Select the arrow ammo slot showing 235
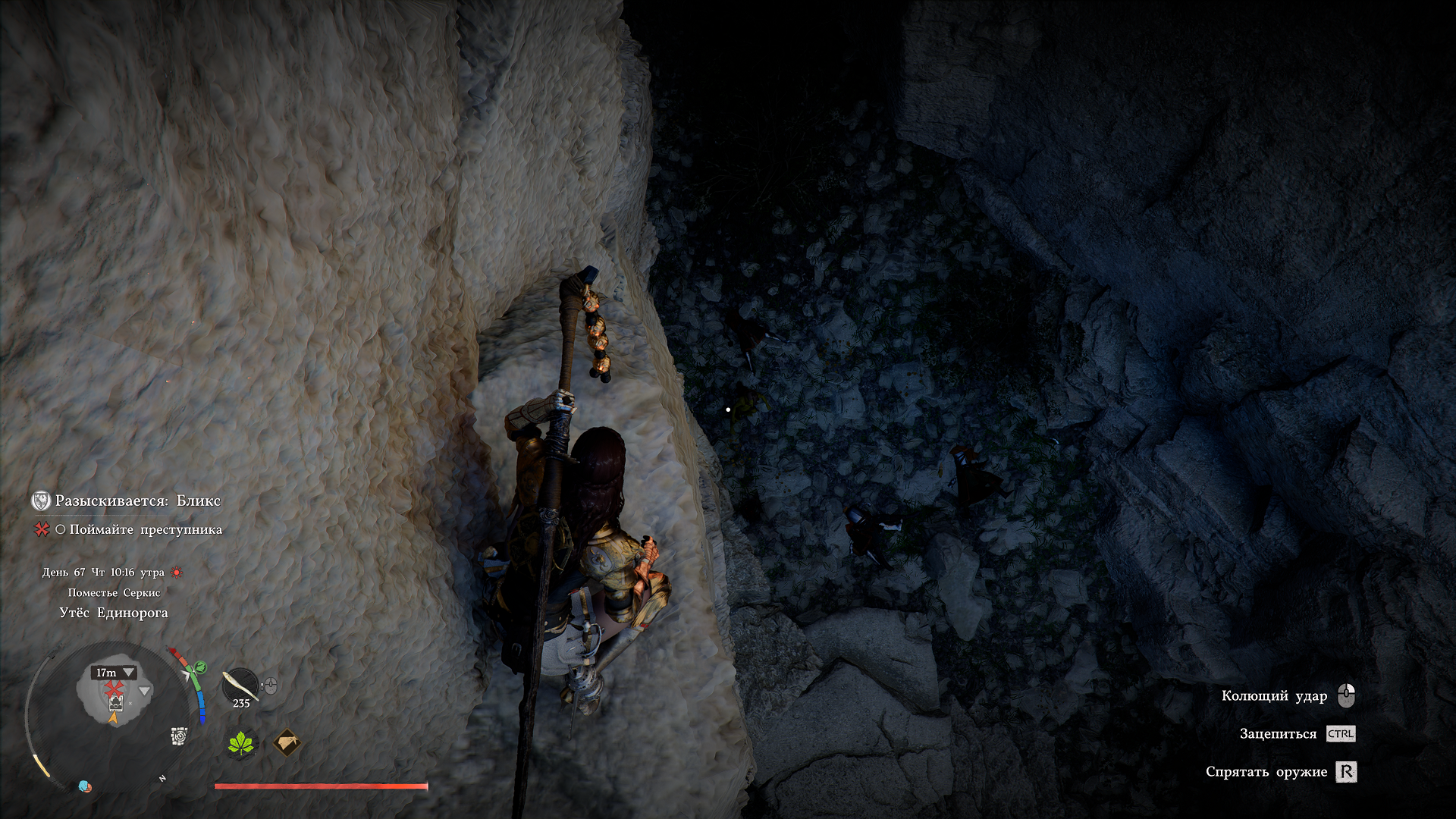 coord(240,687)
